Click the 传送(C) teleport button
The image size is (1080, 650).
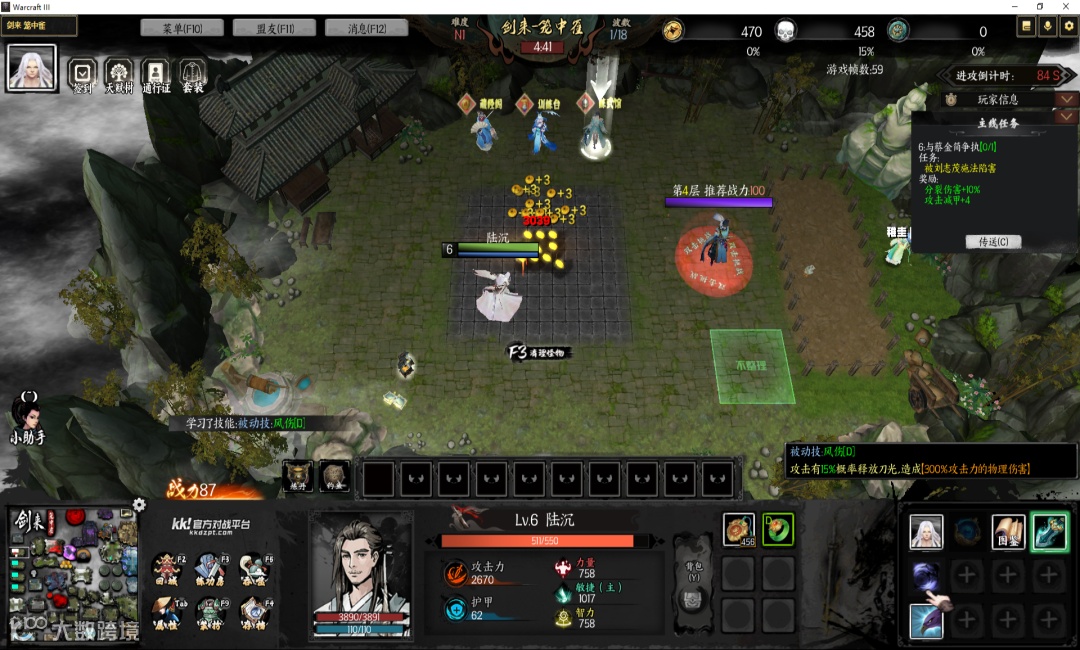[992, 242]
